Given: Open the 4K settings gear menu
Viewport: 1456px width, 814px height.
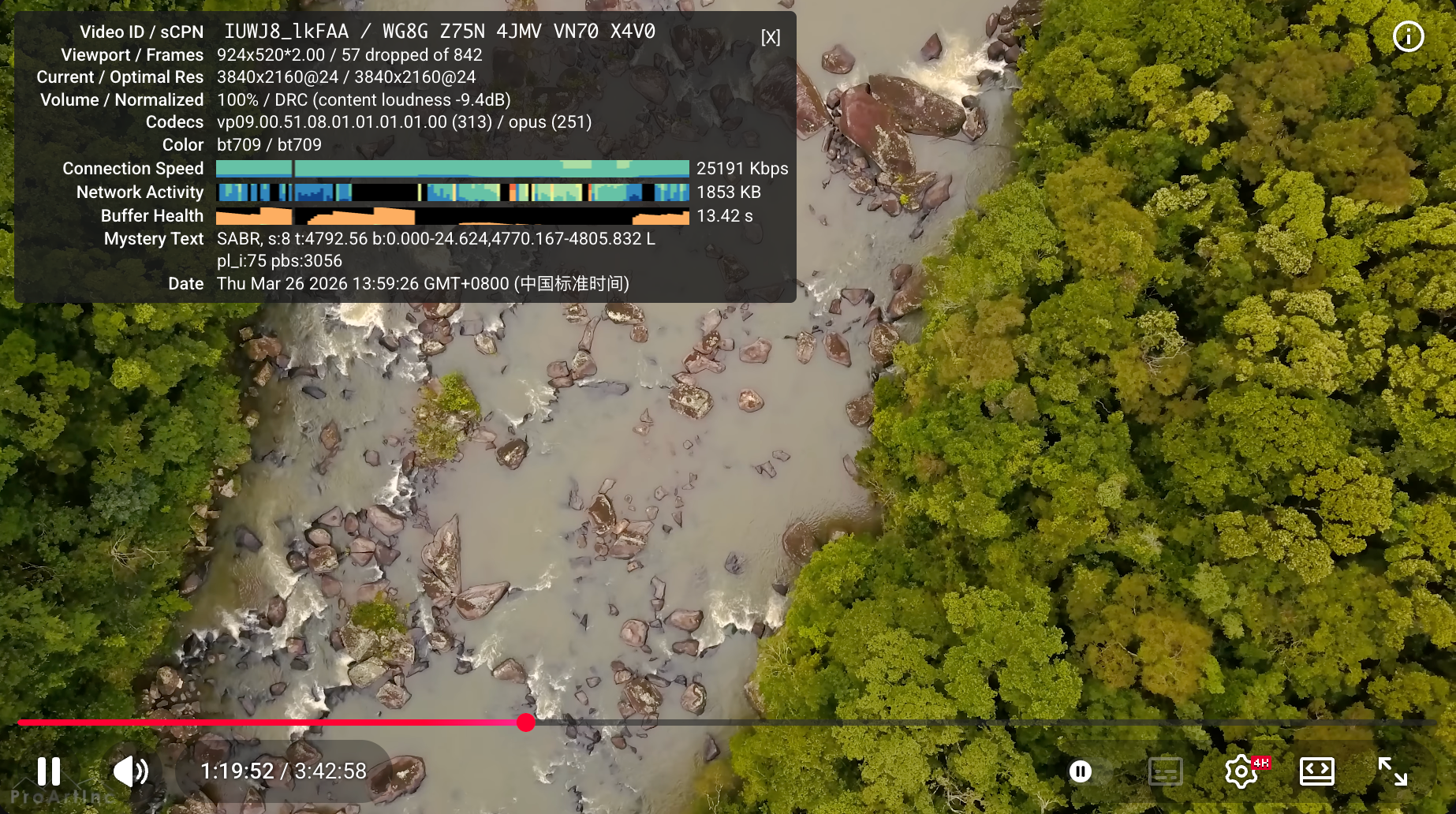Looking at the screenshot, I should coord(1241,771).
